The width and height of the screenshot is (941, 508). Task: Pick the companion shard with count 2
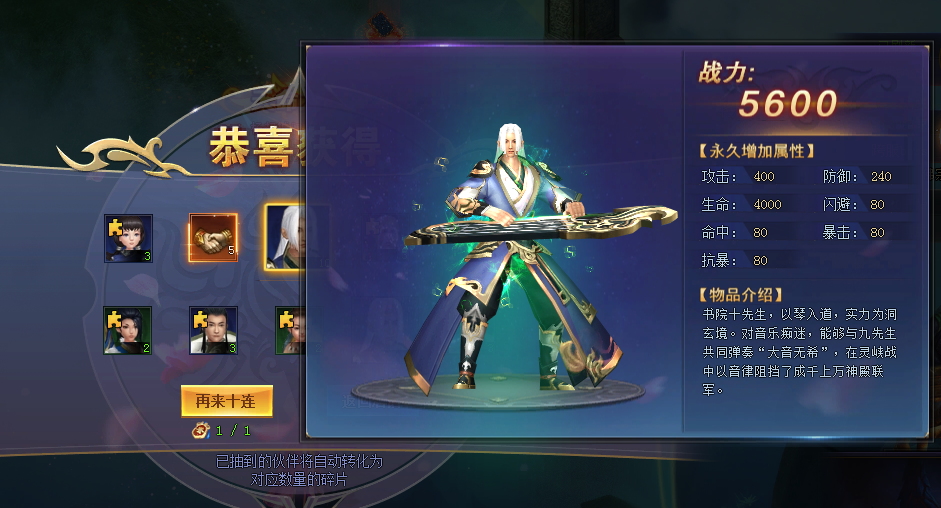pyautogui.click(x=128, y=330)
